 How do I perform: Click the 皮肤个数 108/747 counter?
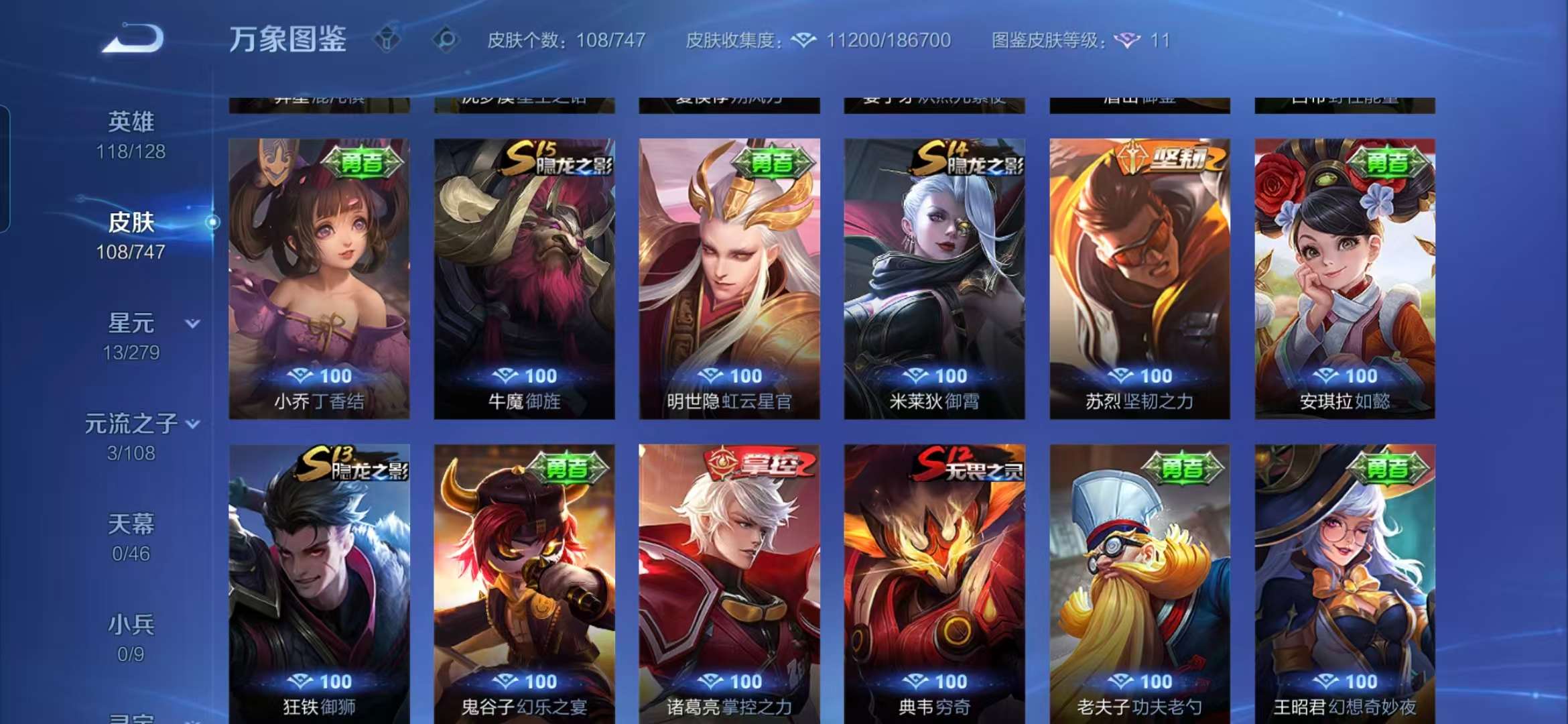tap(565, 41)
